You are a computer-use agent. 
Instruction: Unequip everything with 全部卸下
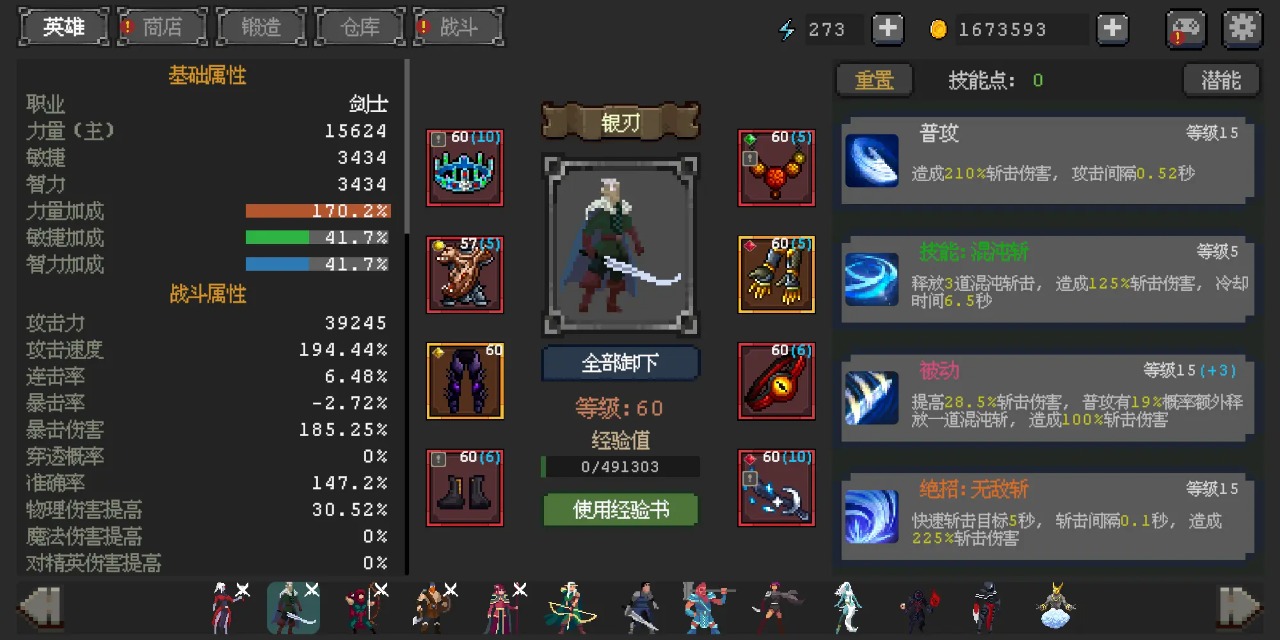coord(620,363)
